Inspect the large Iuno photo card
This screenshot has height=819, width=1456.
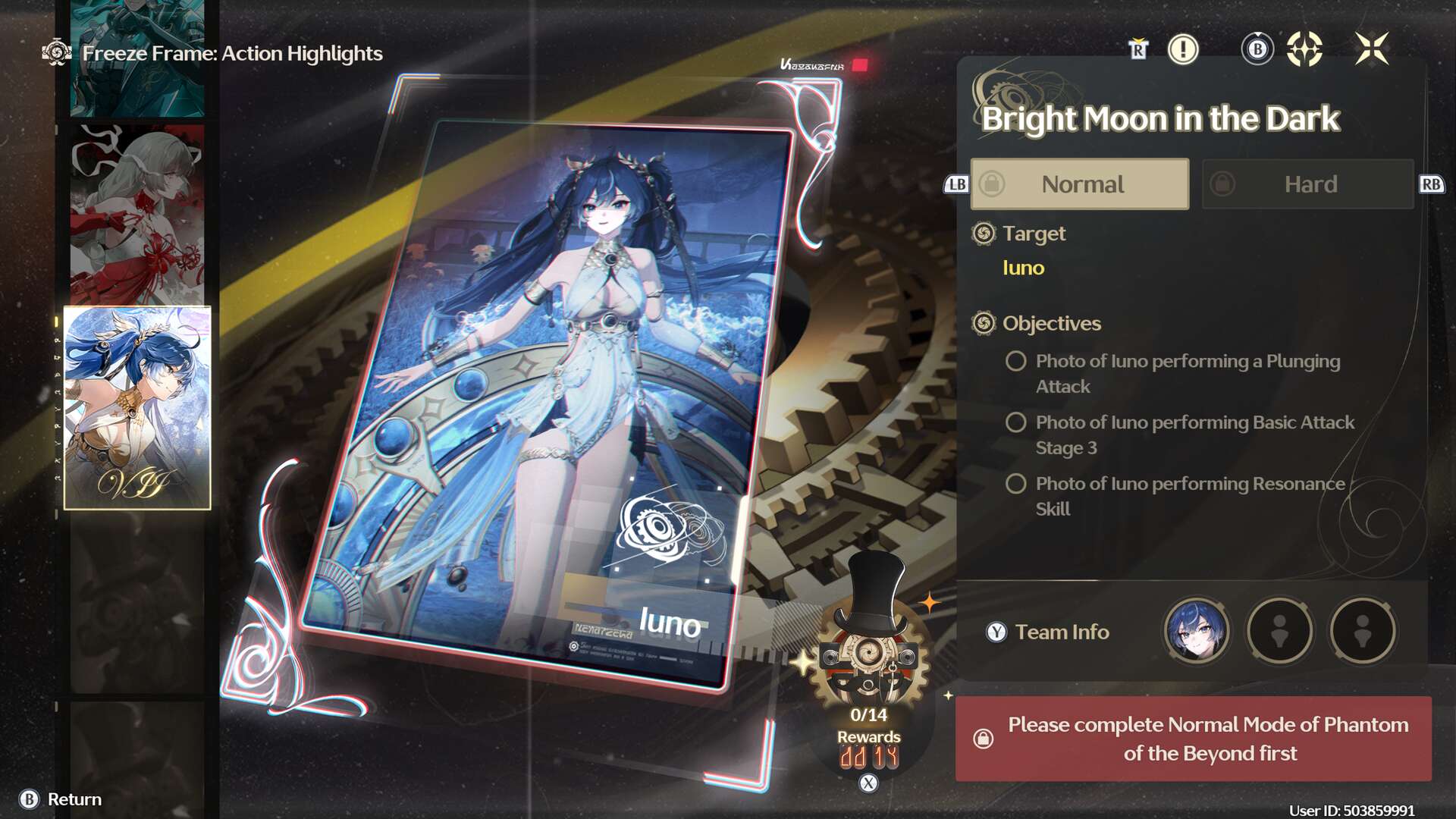coord(546,394)
